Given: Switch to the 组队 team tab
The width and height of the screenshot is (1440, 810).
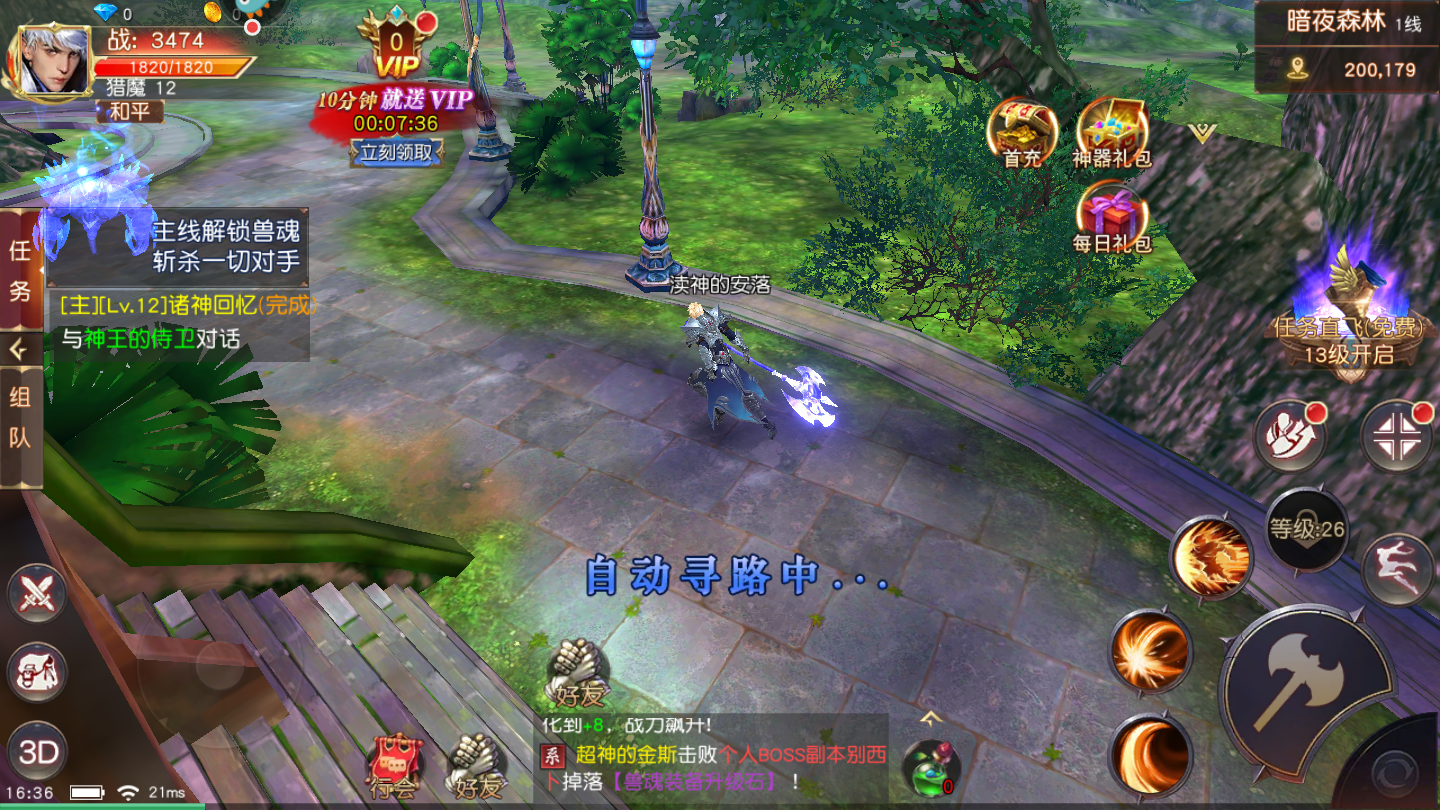Looking at the screenshot, I should pyautogui.click(x=20, y=417).
